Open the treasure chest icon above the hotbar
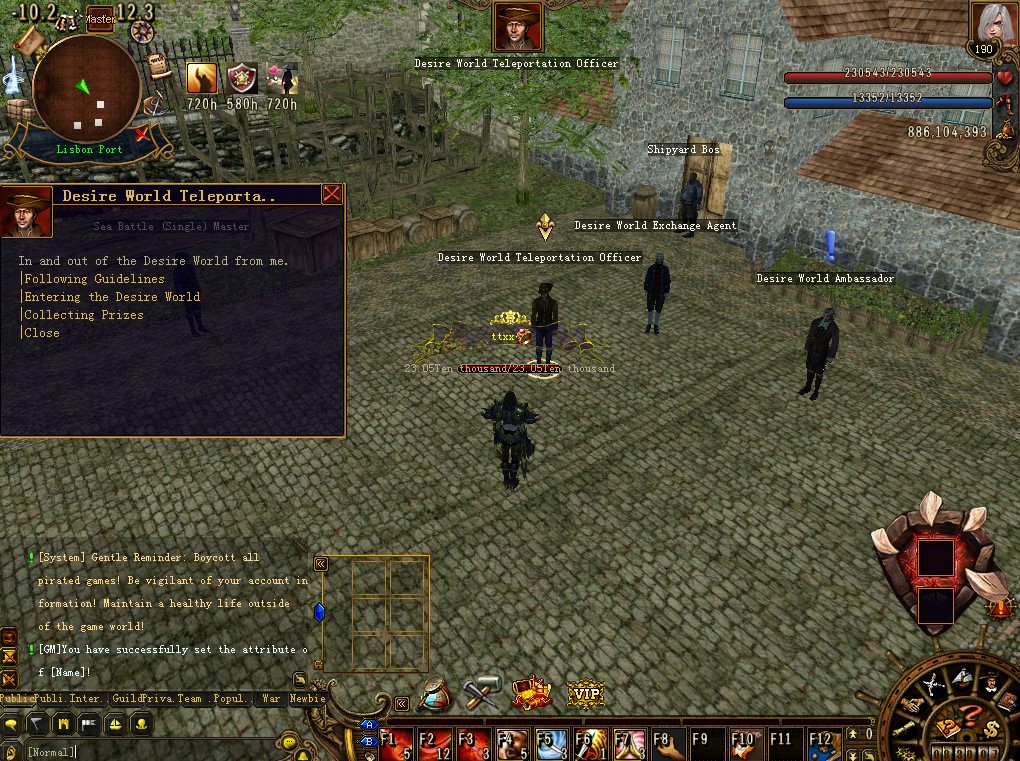The height and width of the screenshot is (761, 1020). pyautogui.click(x=532, y=692)
